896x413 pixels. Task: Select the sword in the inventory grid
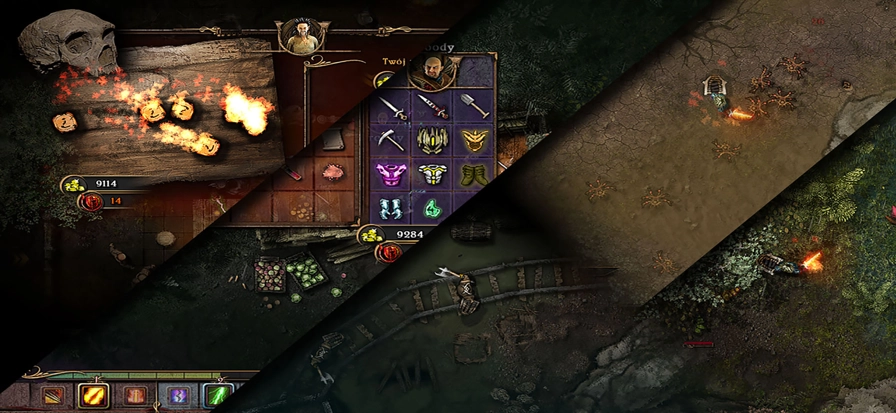click(x=391, y=109)
